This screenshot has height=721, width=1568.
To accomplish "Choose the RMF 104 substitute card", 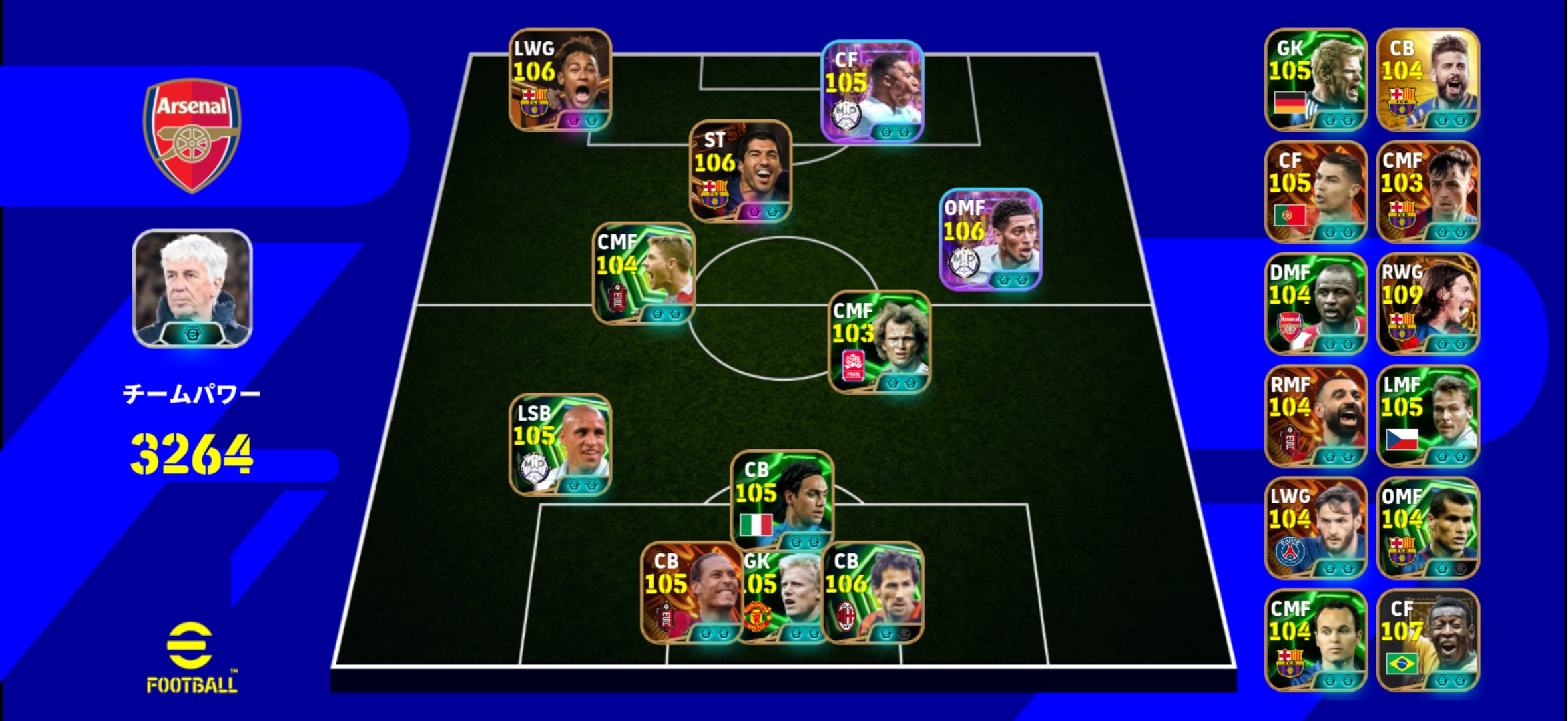I will coord(1315,416).
